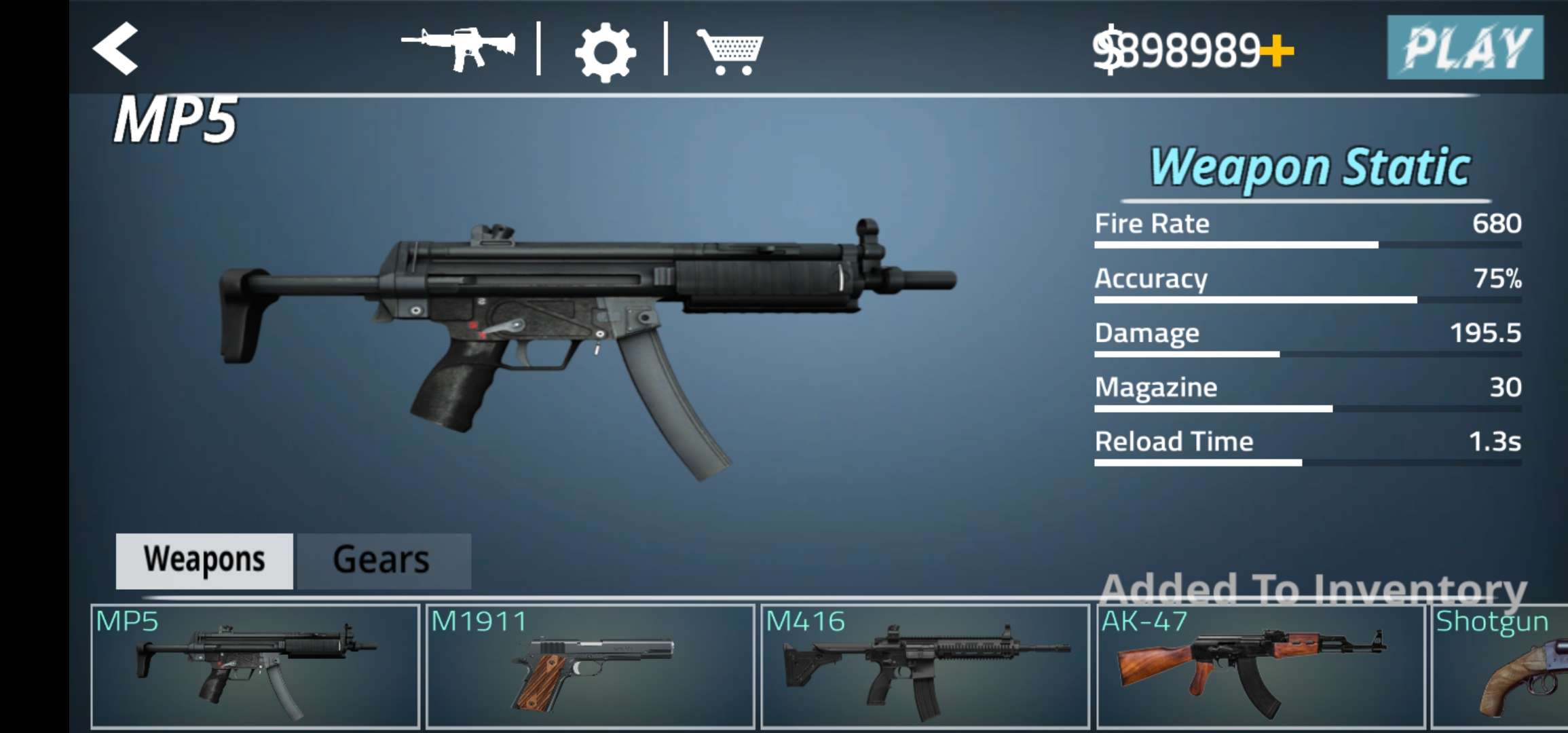Image resolution: width=1568 pixels, height=733 pixels.
Task: Switch to the Weapons tab
Action: click(x=204, y=561)
